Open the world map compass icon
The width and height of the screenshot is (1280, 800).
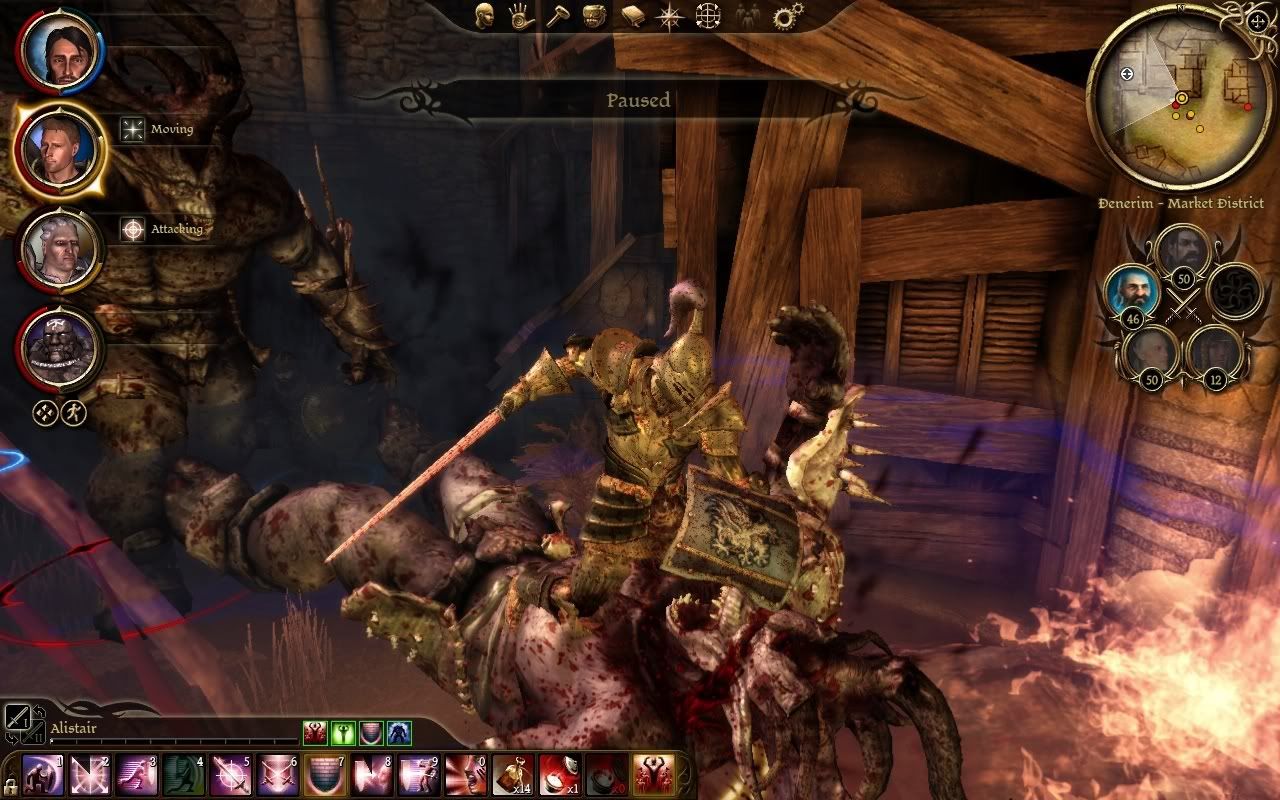[668, 16]
